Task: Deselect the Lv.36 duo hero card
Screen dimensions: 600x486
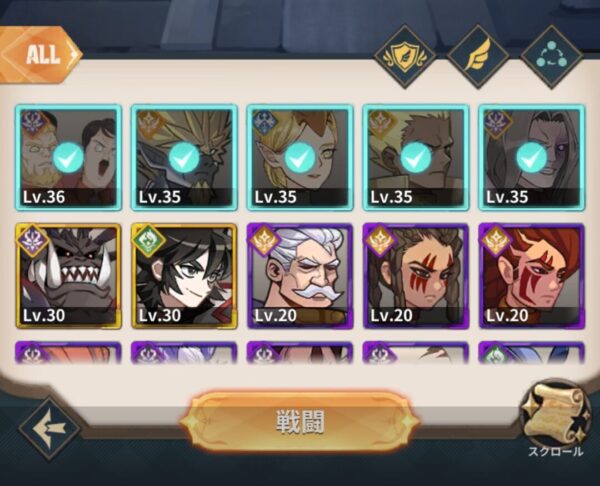Action: pos(68,157)
